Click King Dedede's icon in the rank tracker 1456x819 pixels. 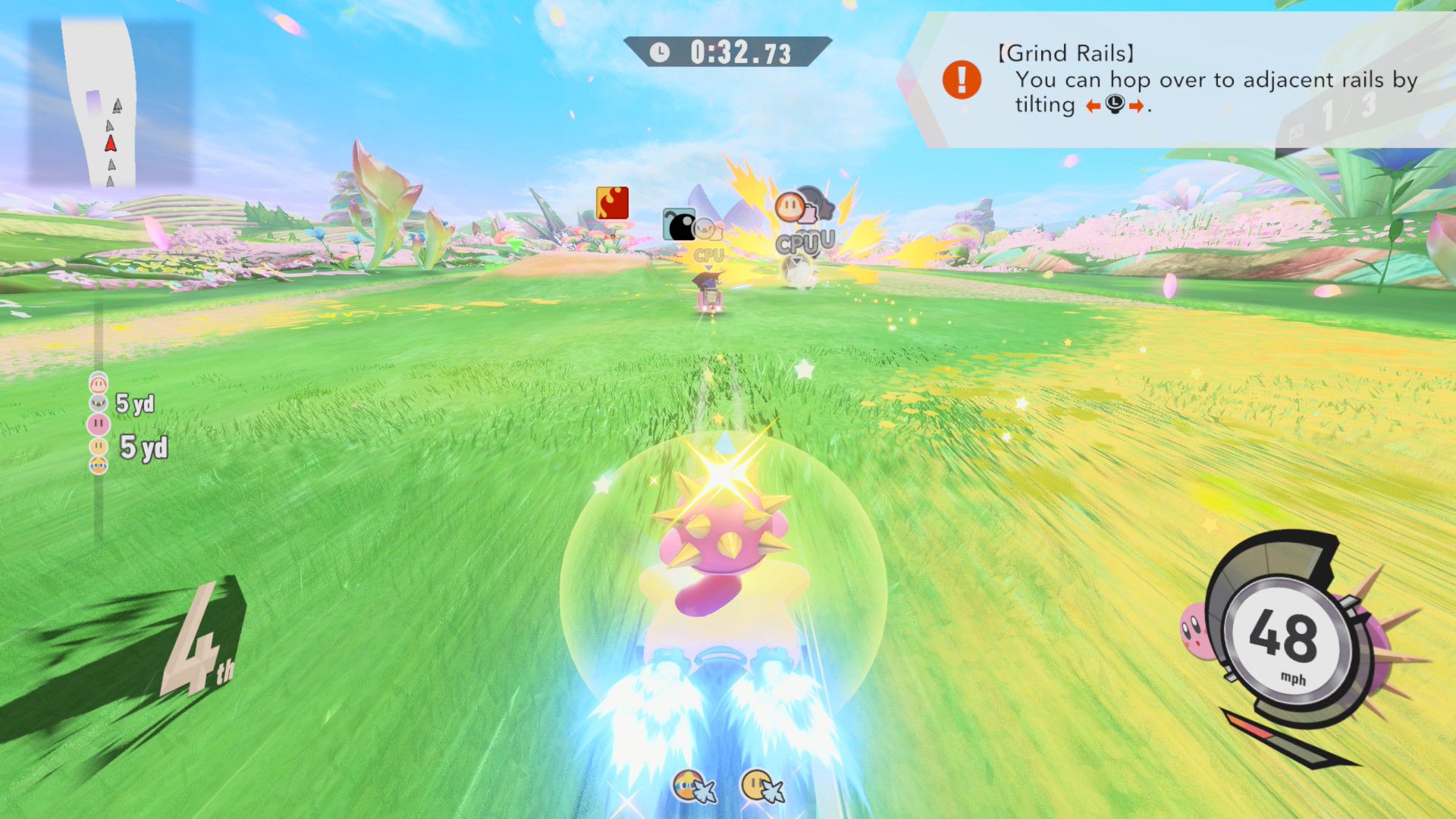[x=99, y=465]
